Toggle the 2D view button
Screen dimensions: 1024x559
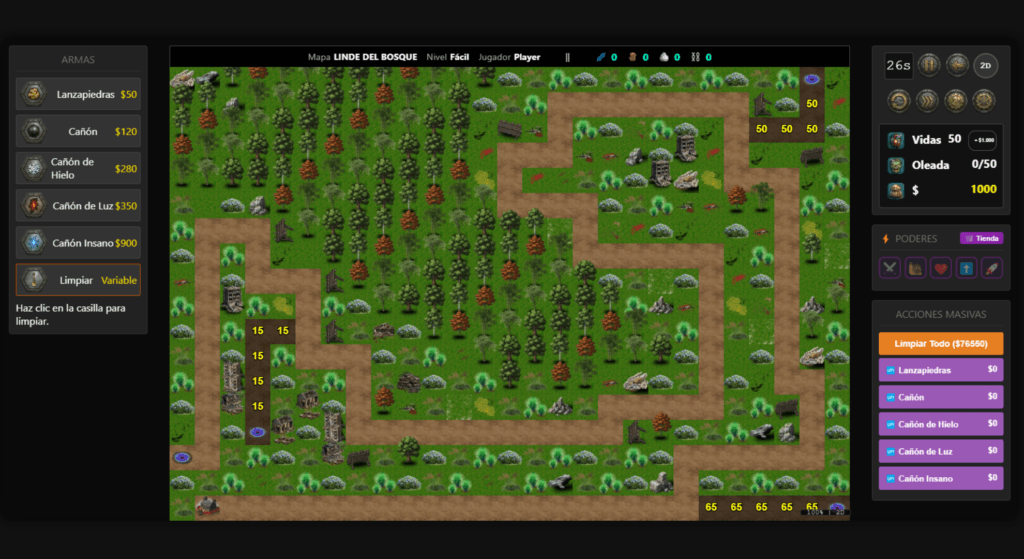click(x=984, y=65)
